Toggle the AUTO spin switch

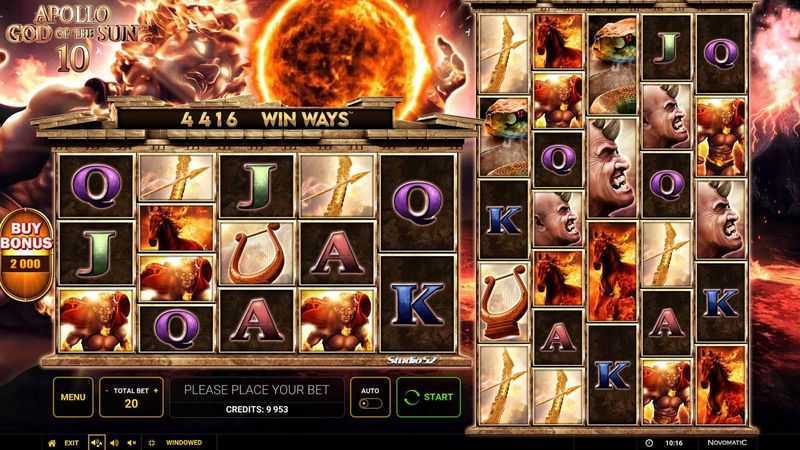[x=369, y=403]
